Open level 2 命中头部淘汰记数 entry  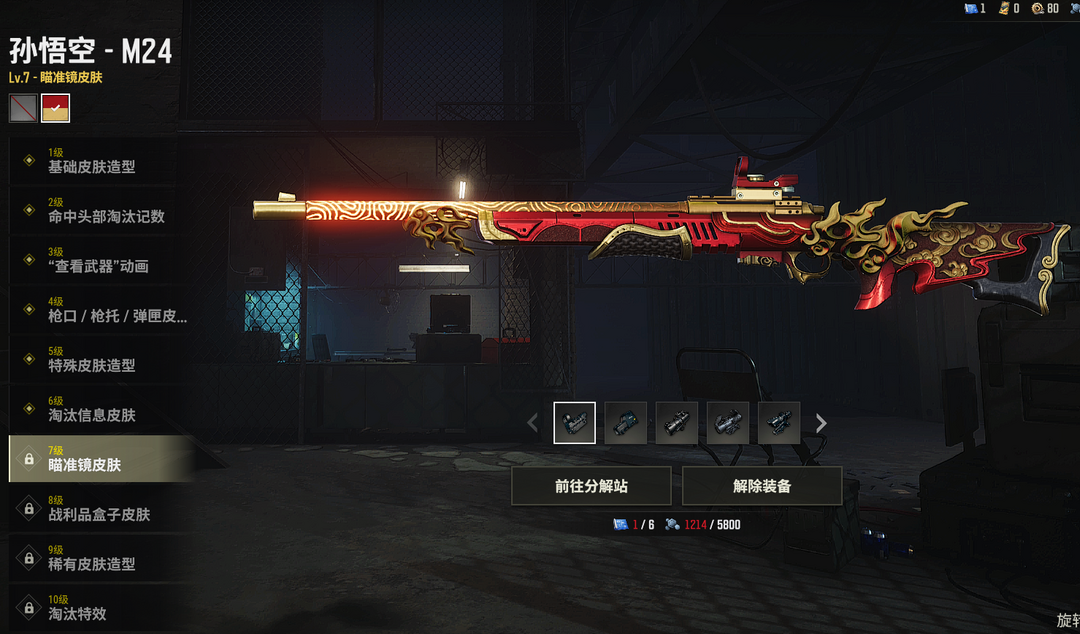[x=98, y=211]
